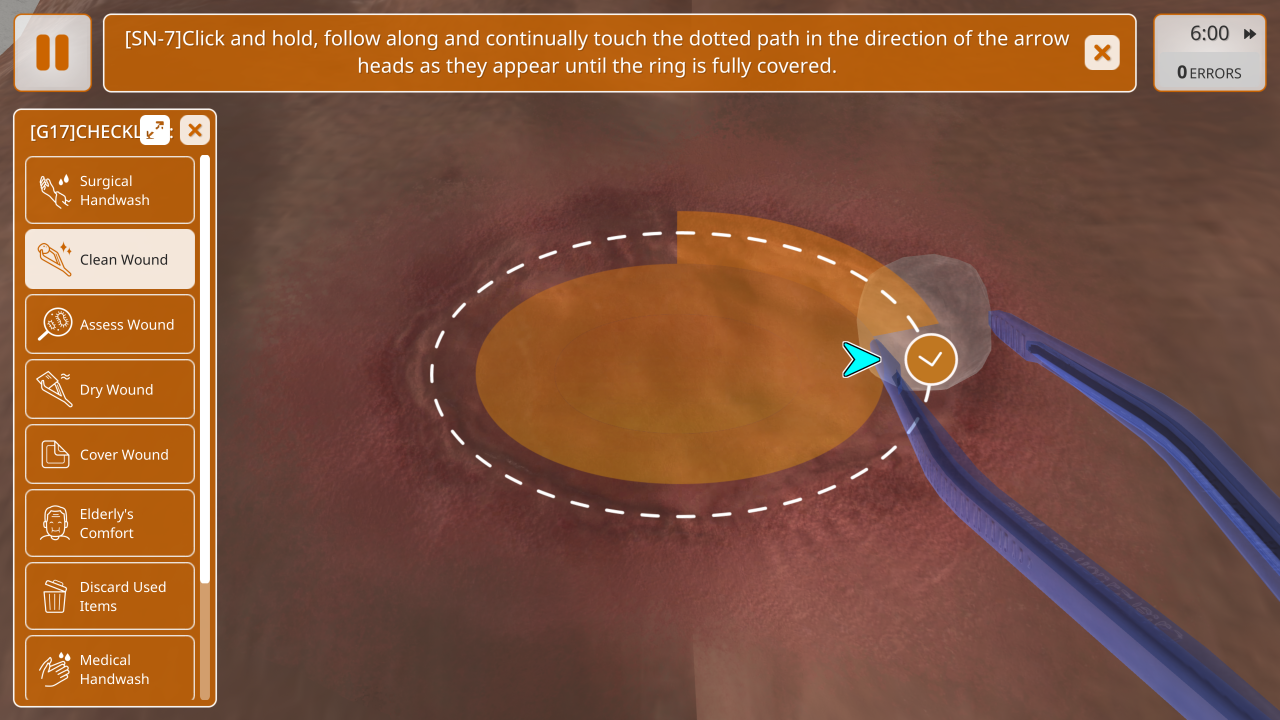Open the Elderly's Comfort step
Image resolution: width=1280 pixels, height=720 pixels.
pyautogui.click(x=110, y=523)
